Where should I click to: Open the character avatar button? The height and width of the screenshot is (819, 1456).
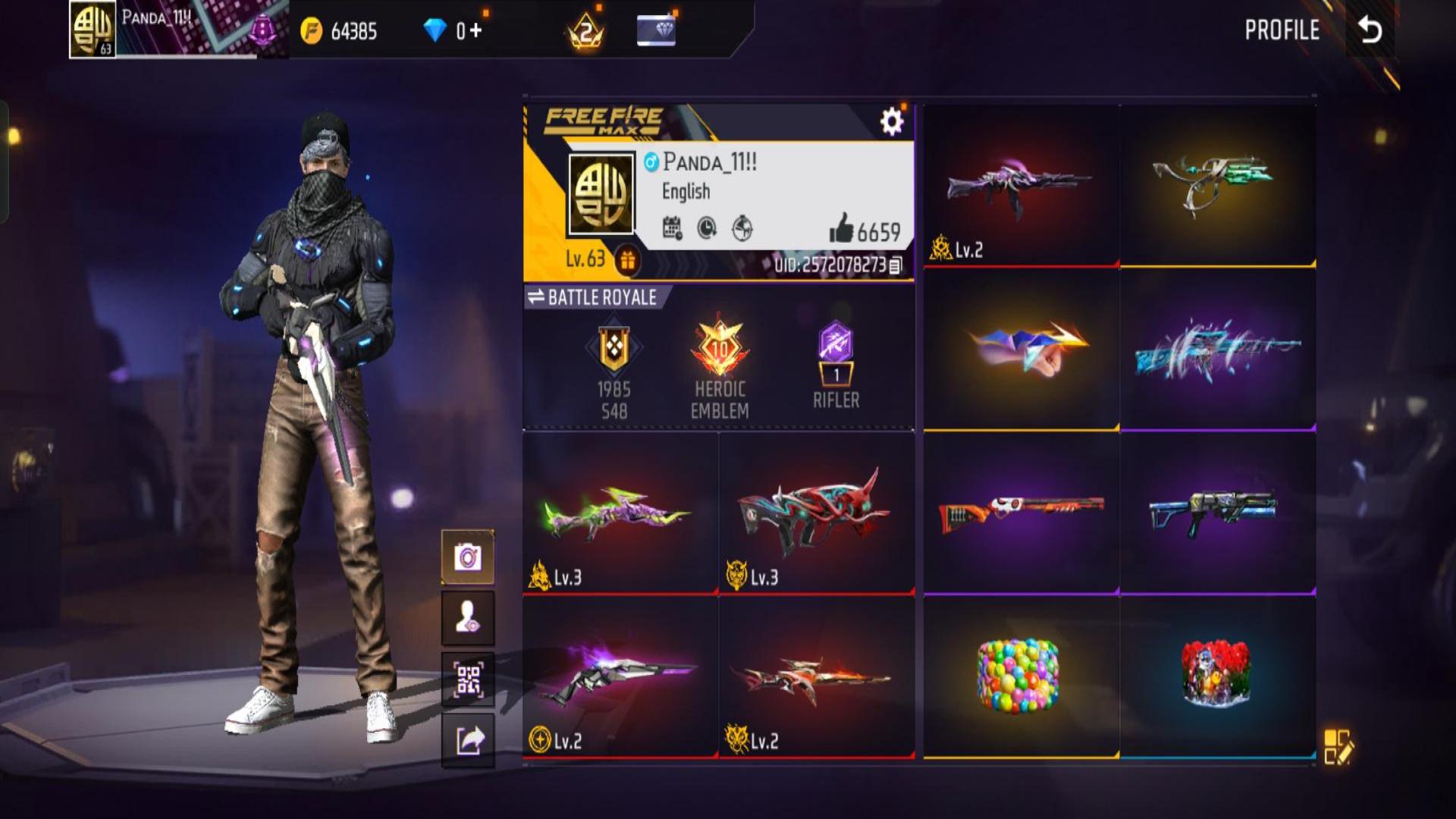click(468, 617)
